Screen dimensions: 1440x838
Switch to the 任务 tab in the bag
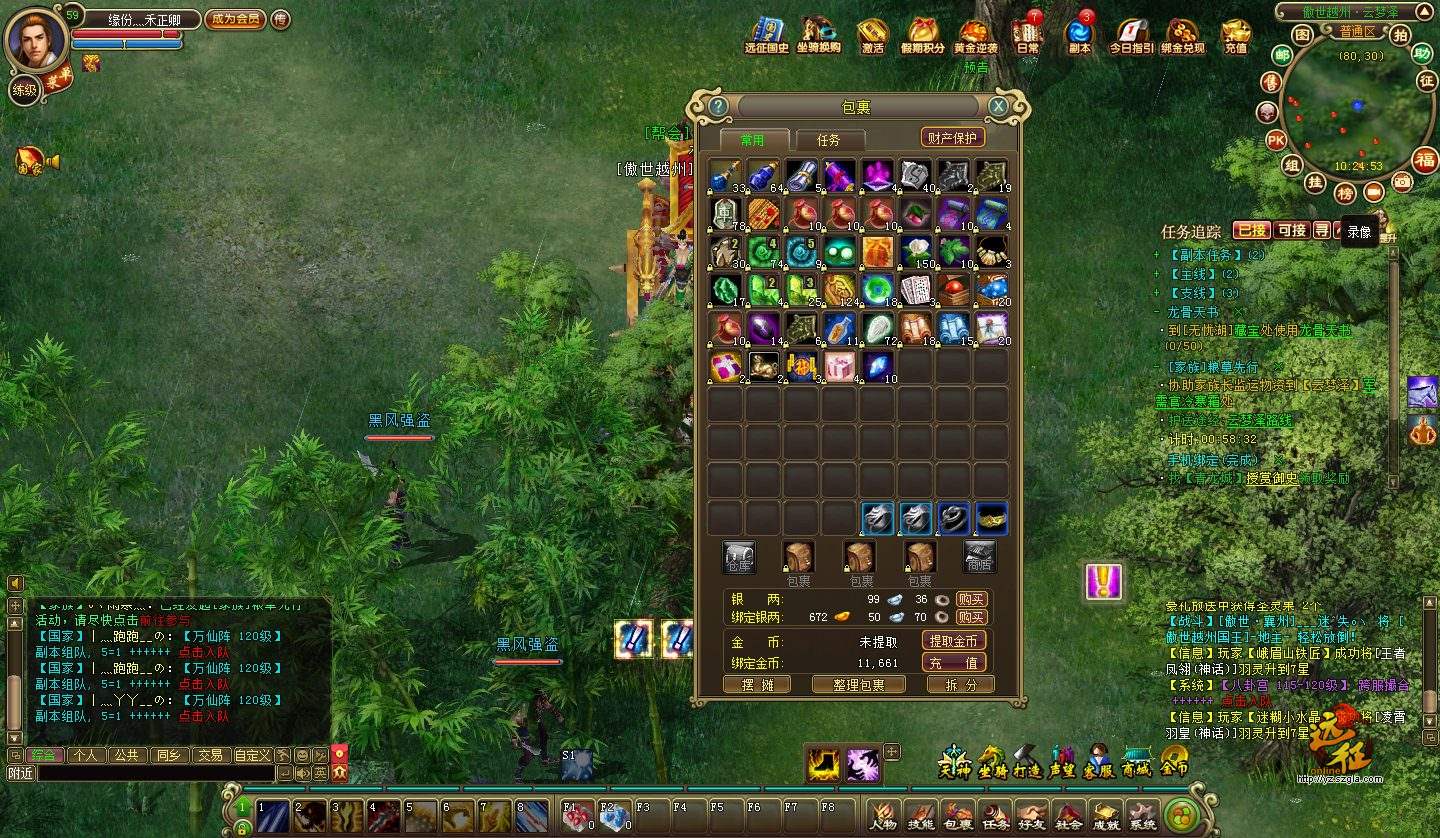coord(828,140)
